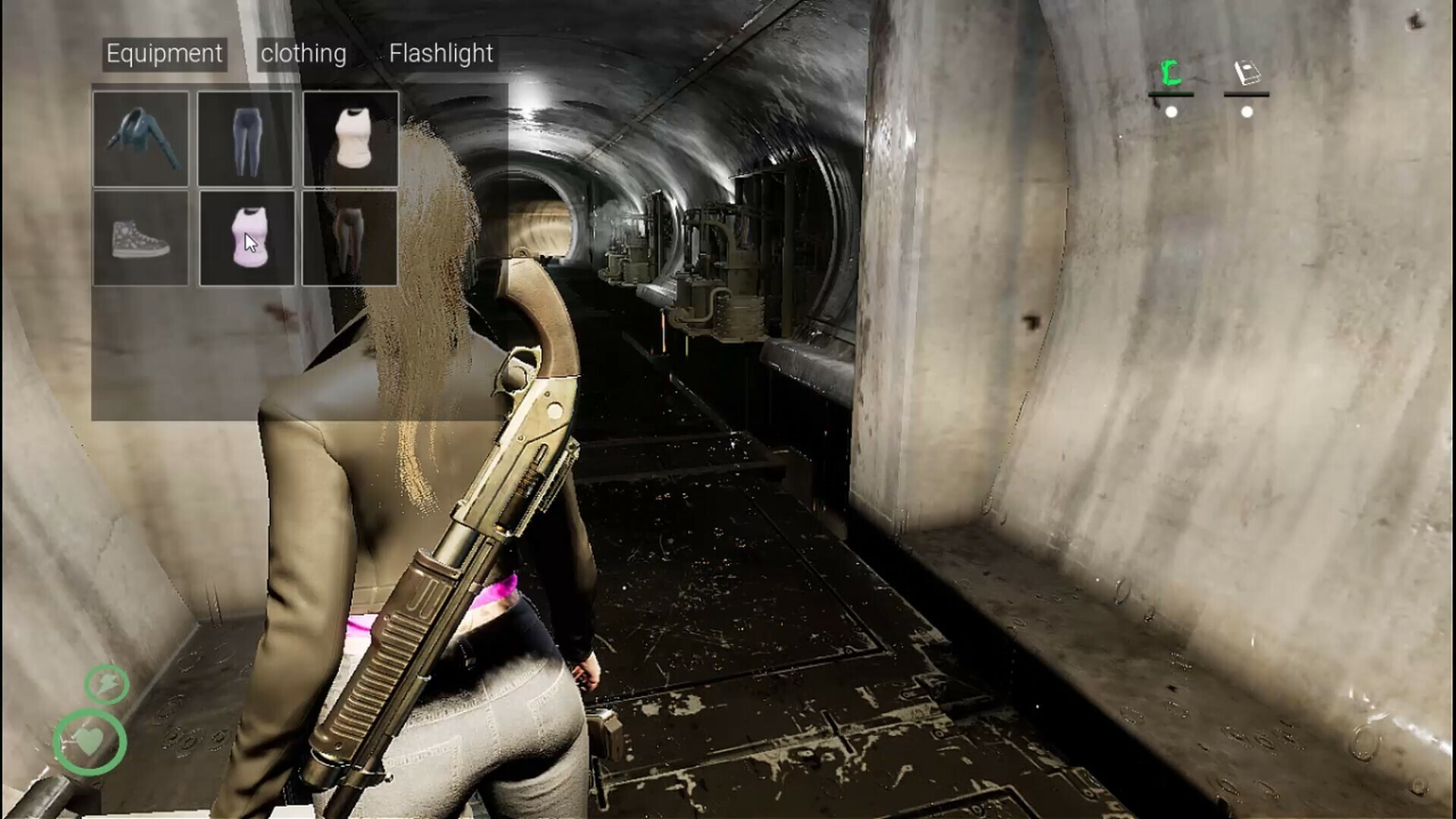Select the Flashlight tab
The width and height of the screenshot is (1456, 819).
(441, 54)
